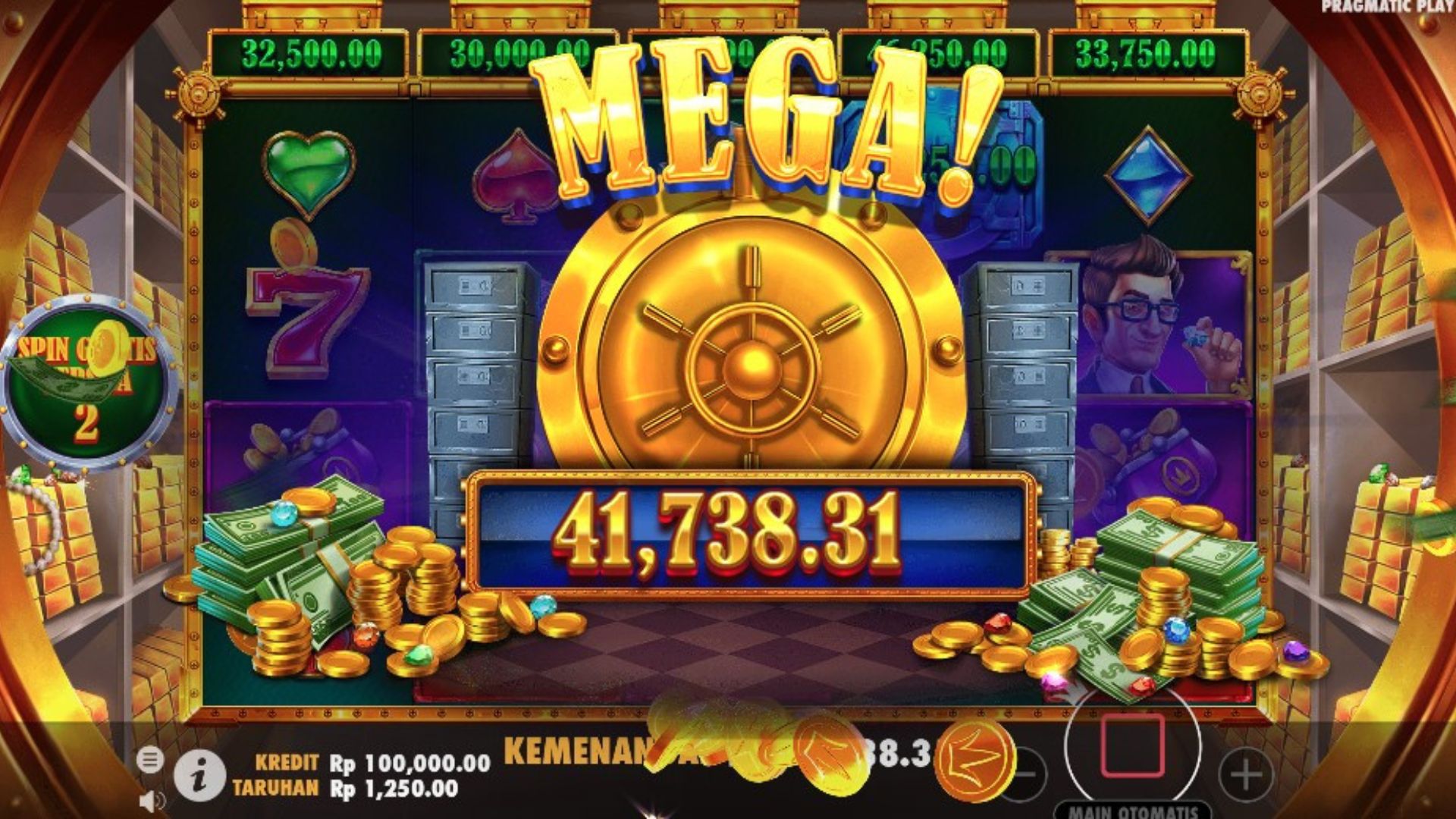Decrease the bet with the minus button
This screenshot has height=819, width=1456.
click(x=1025, y=775)
